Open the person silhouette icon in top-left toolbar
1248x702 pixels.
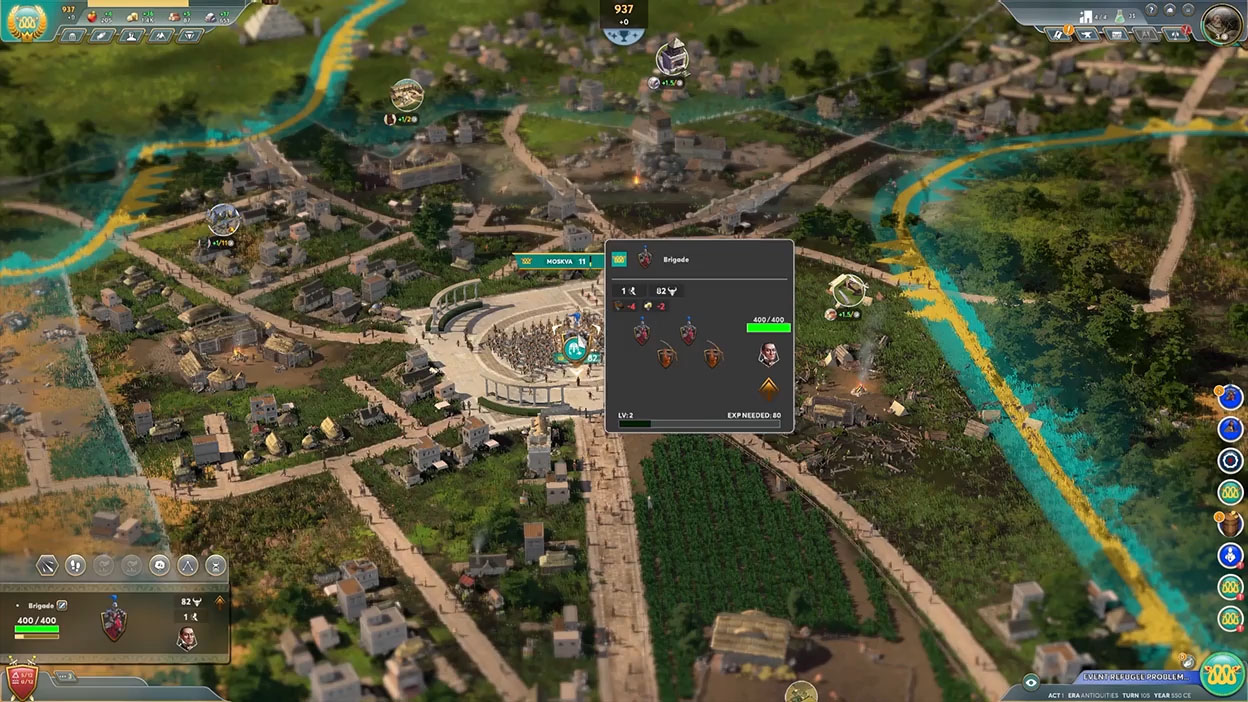[x=131, y=36]
